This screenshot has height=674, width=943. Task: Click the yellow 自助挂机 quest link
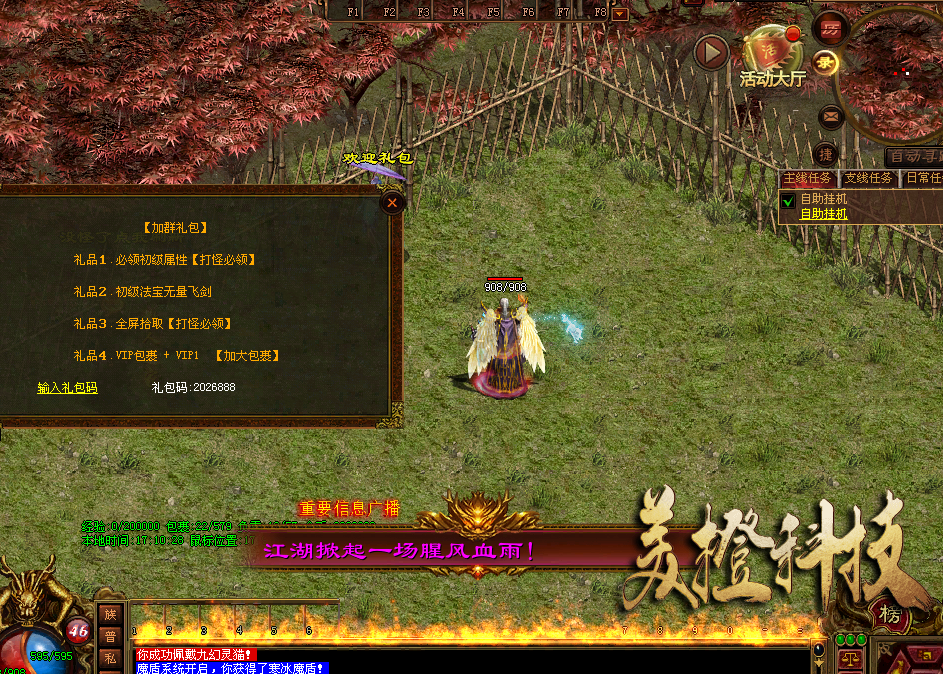(x=823, y=214)
